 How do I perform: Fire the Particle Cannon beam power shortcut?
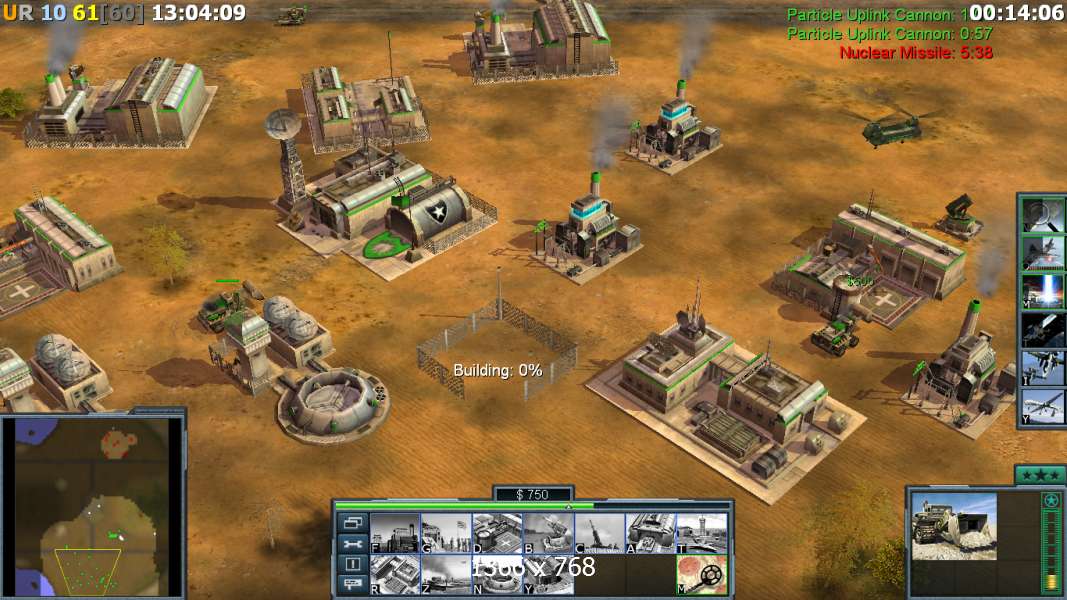tap(1043, 291)
